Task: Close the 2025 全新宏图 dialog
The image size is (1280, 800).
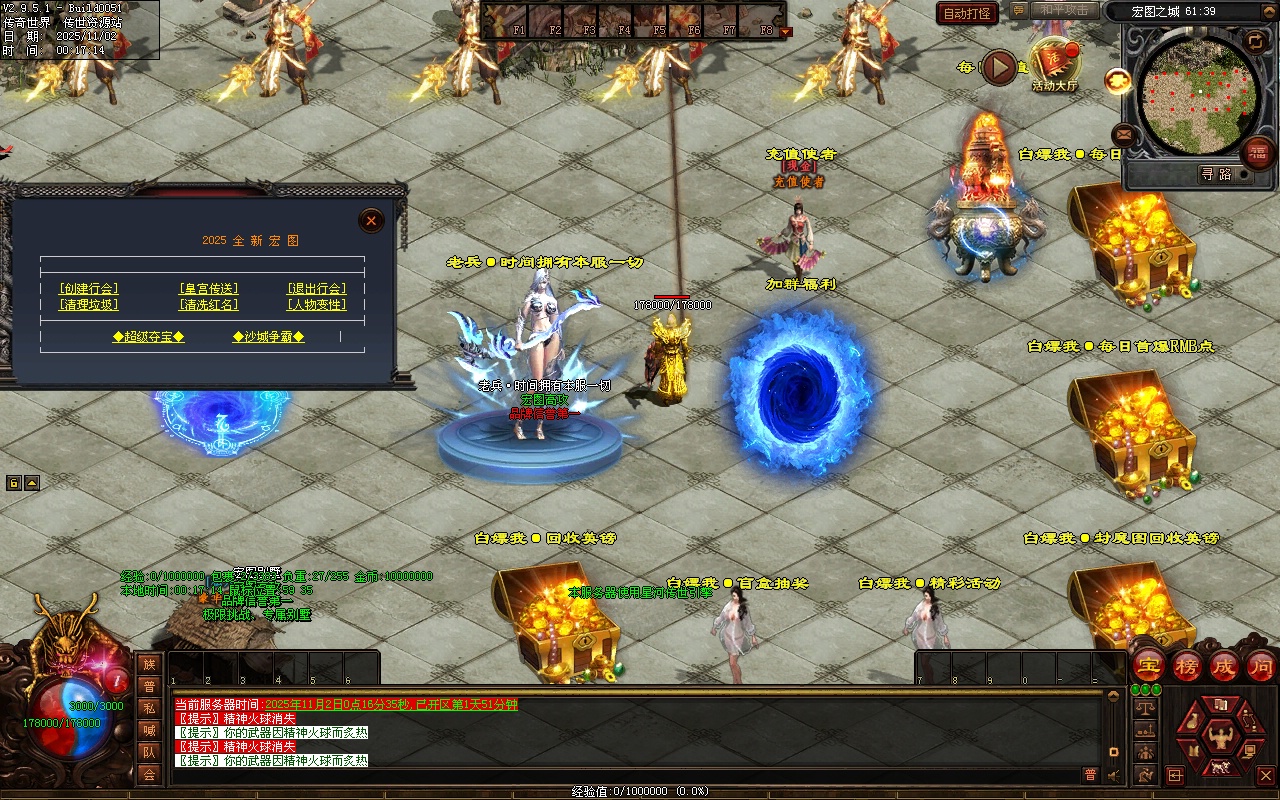Action: click(x=371, y=221)
